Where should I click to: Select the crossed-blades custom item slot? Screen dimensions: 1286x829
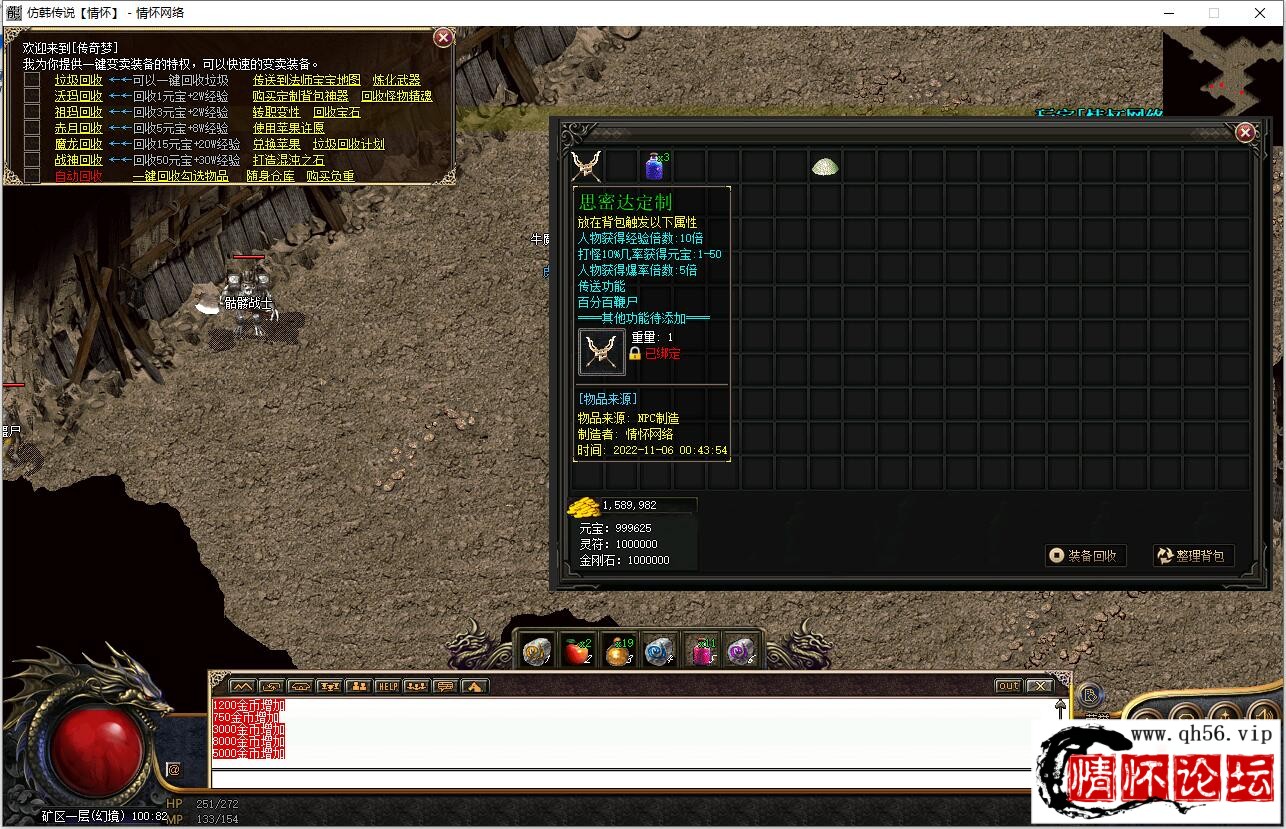pyautogui.click(x=587, y=166)
